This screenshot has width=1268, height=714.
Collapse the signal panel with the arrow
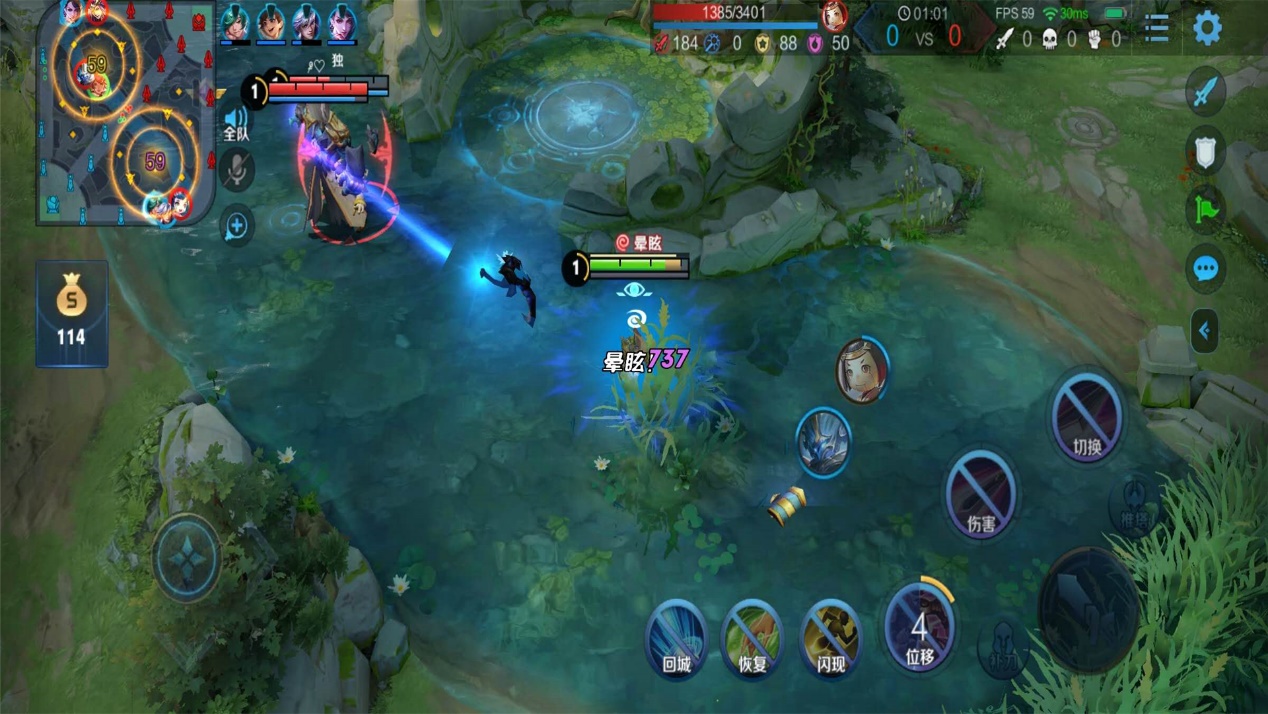click(x=1205, y=331)
